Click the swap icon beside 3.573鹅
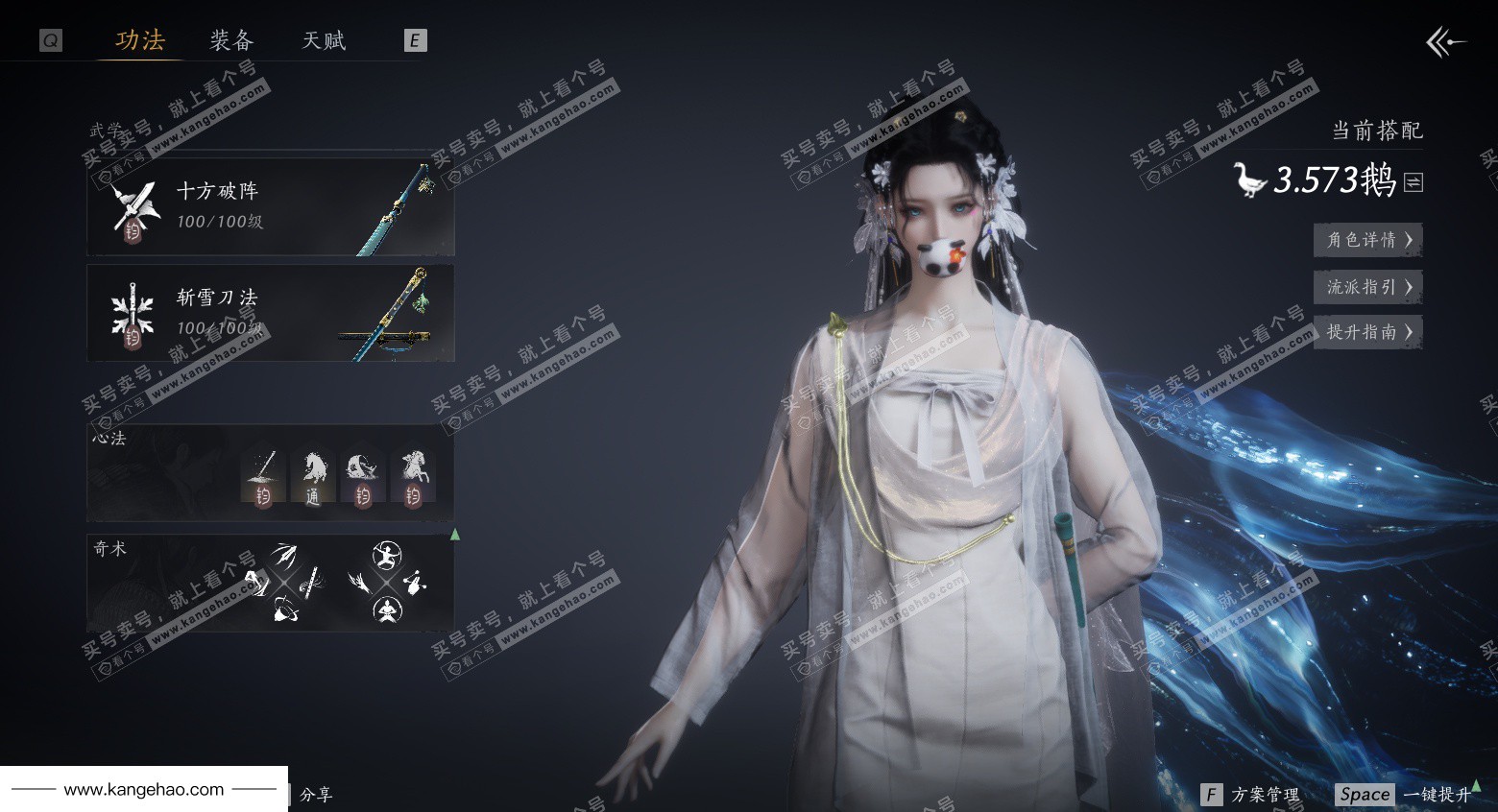 1413,181
